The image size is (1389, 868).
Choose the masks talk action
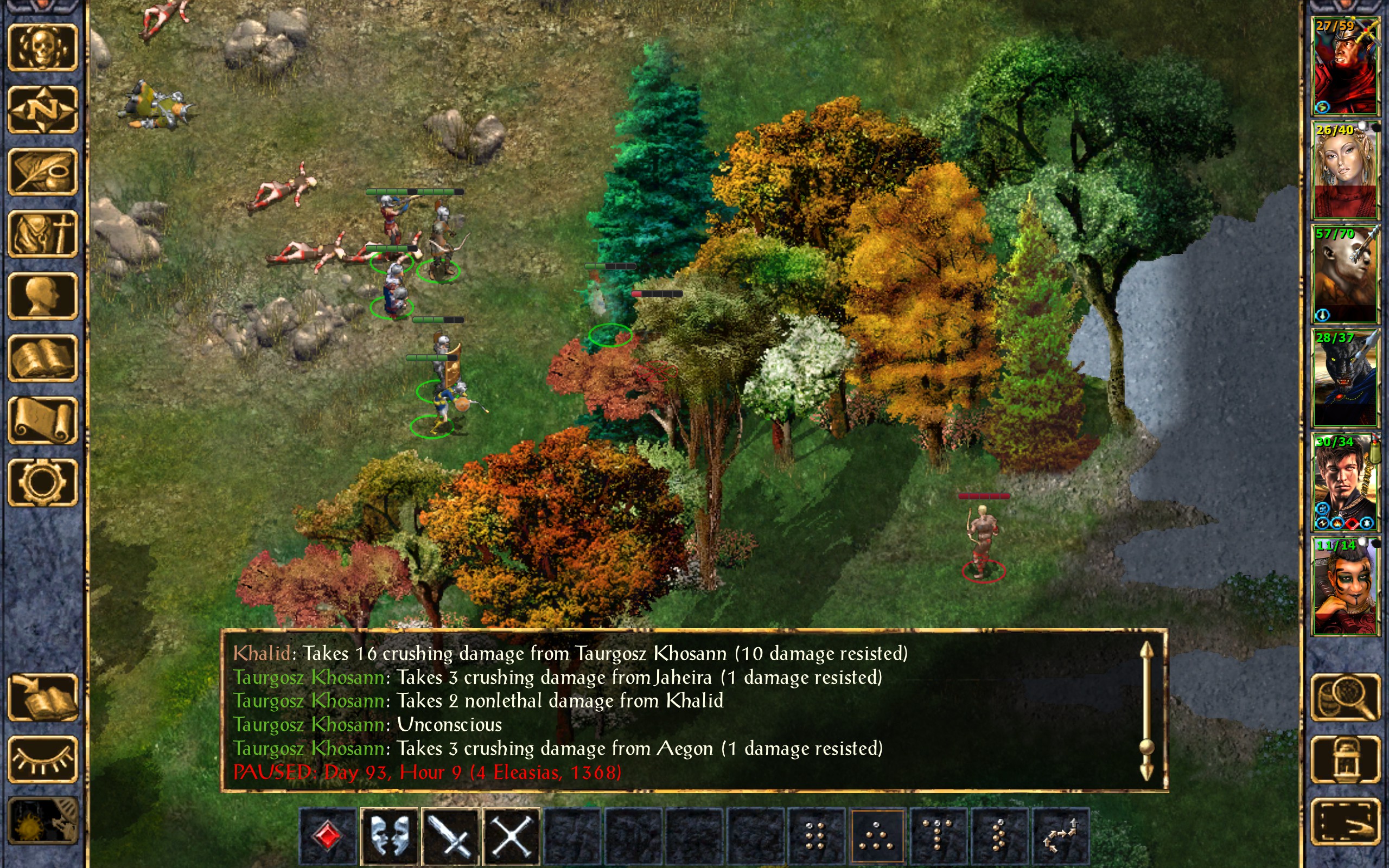coord(389,836)
